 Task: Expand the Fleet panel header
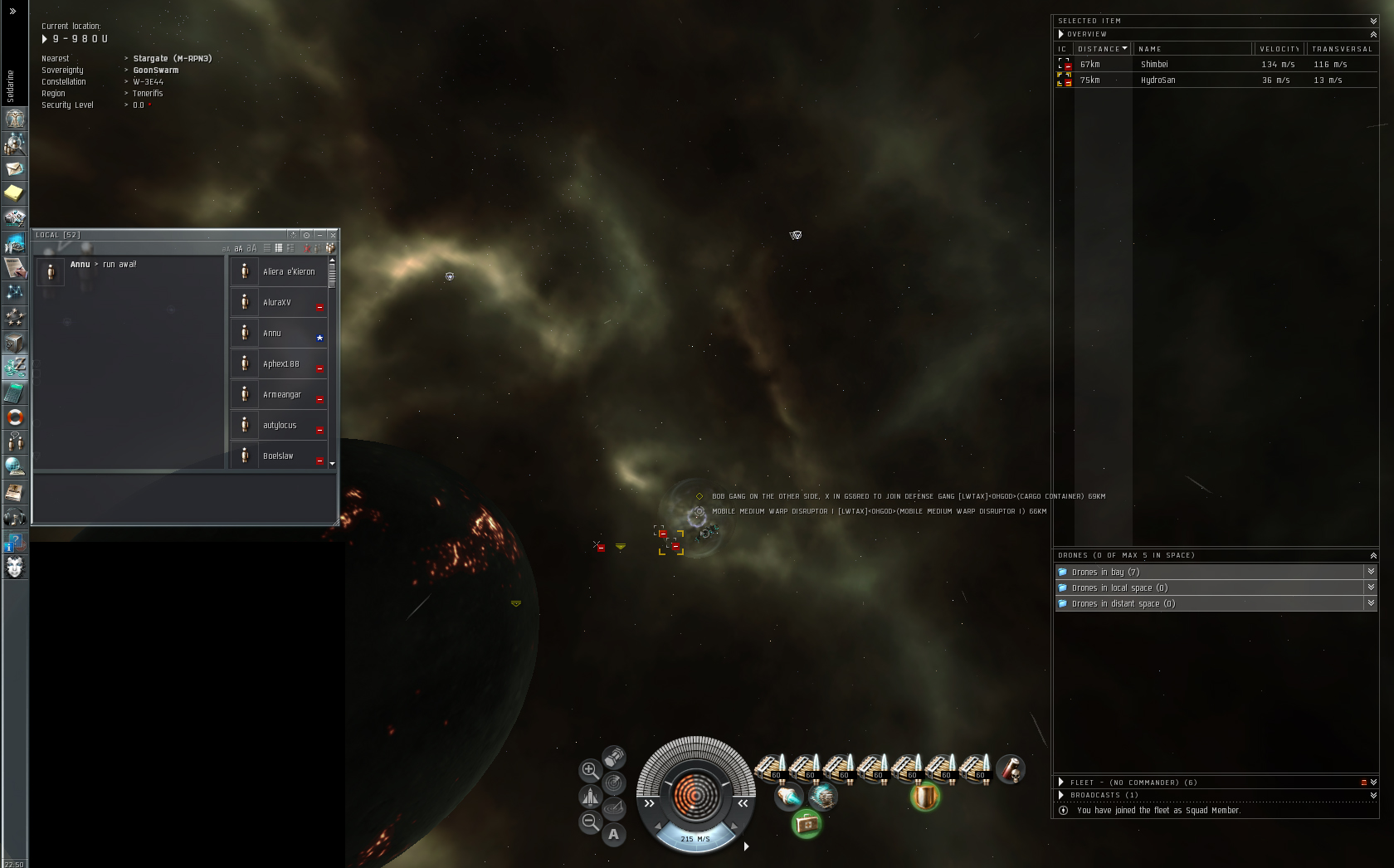click(x=1061, y=782)
